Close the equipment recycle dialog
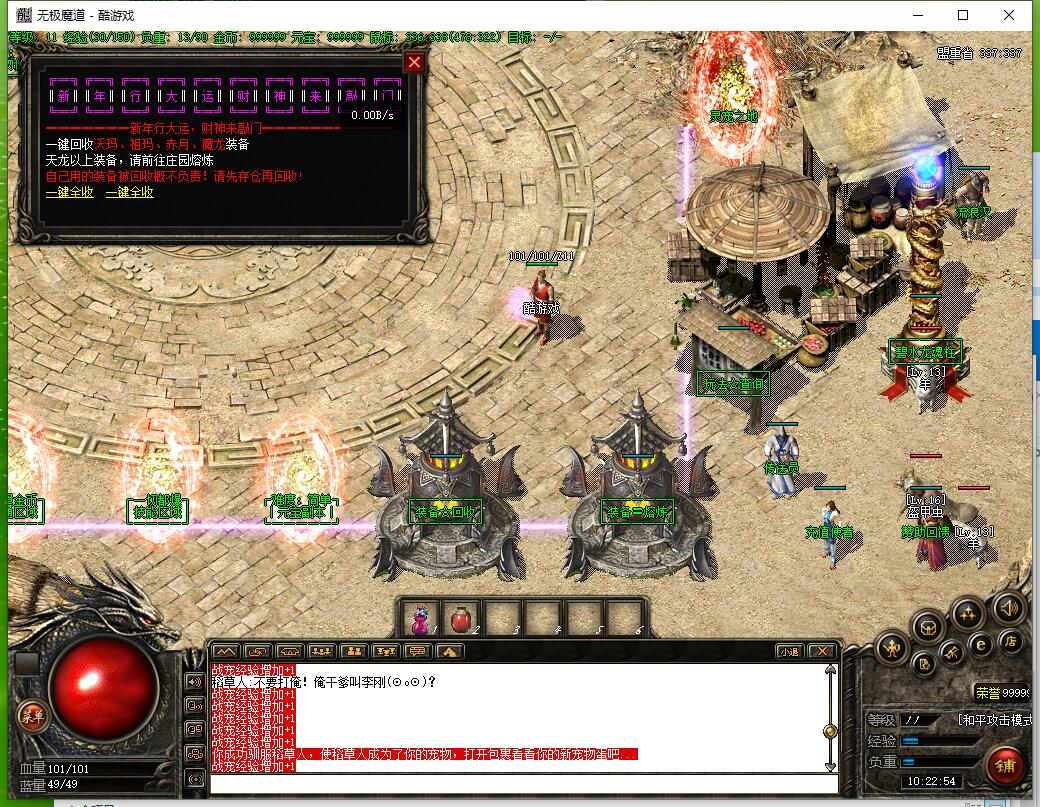The image size is (1040, 807). (414, 63)
